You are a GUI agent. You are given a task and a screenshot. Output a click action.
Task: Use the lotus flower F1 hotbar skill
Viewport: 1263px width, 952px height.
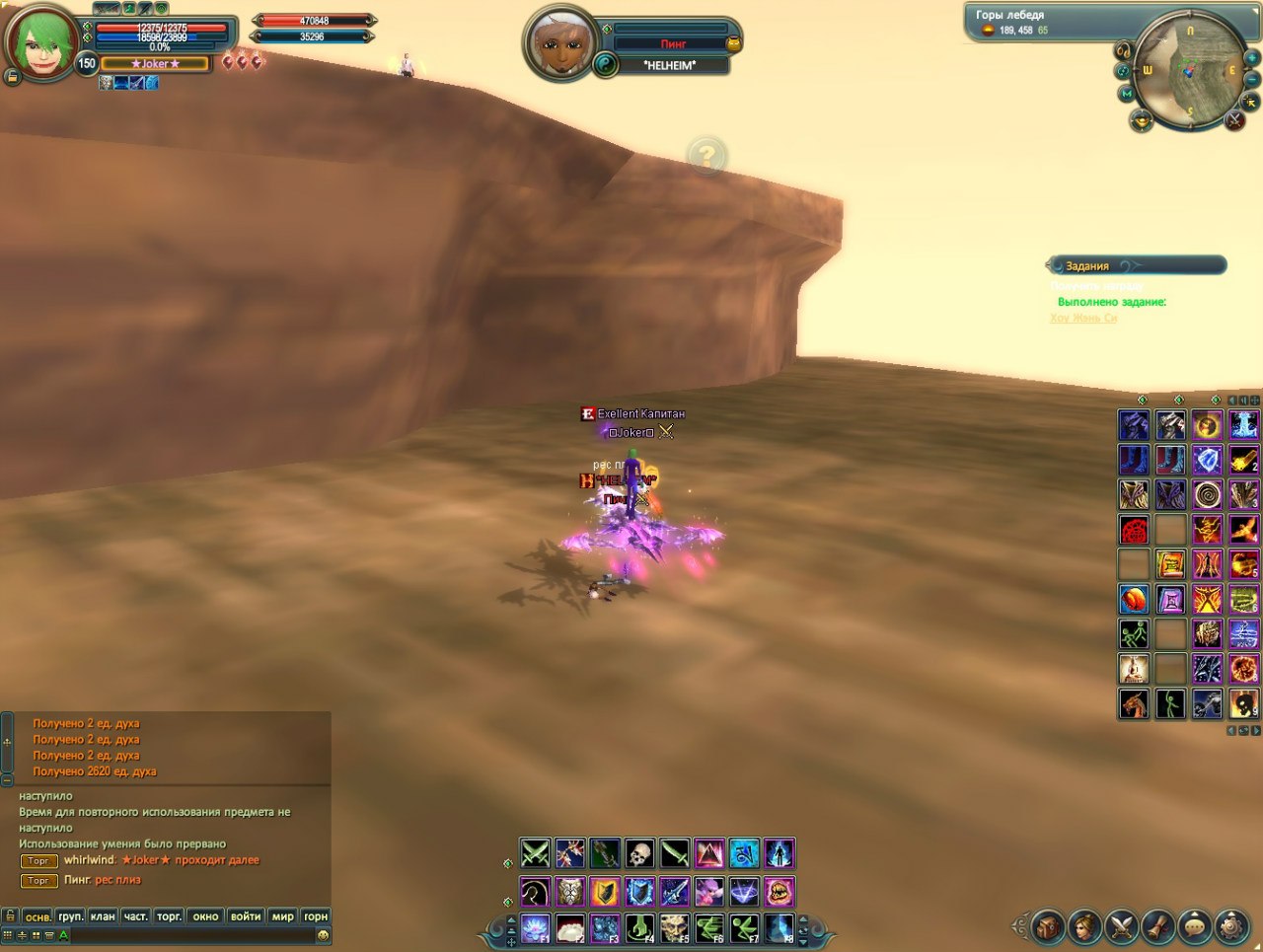[536, 928]
